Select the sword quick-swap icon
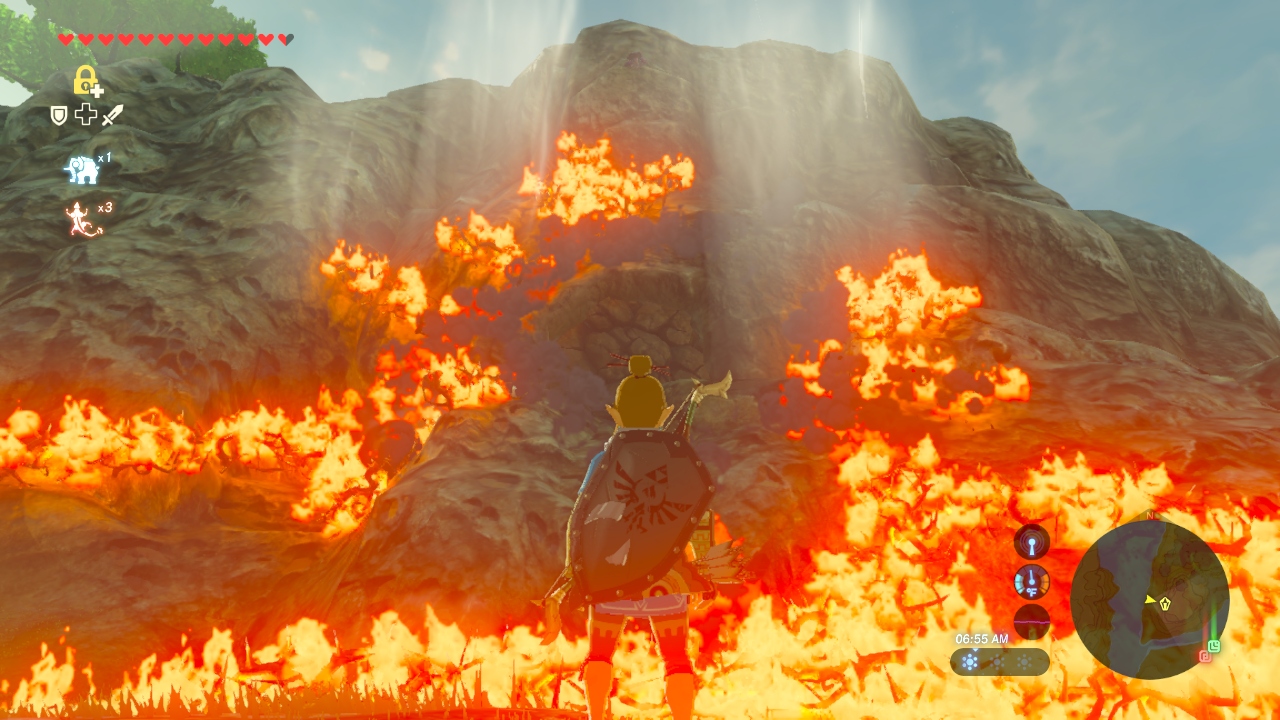This screenshot has width=1280, height=720. pyautogui.click(x=112, y=115)
